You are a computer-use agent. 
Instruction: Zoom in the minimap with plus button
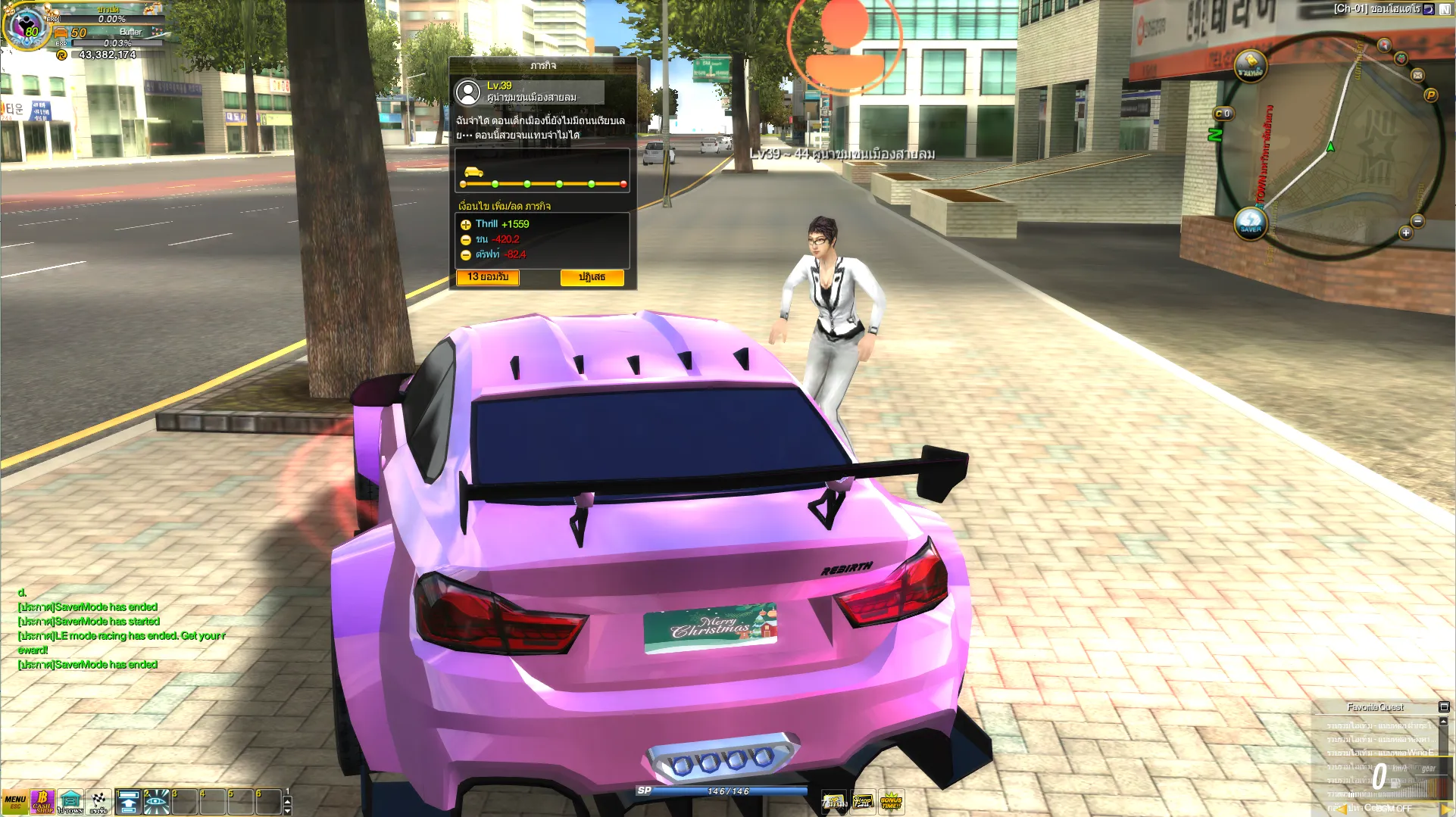click(x=1406, y=233)
